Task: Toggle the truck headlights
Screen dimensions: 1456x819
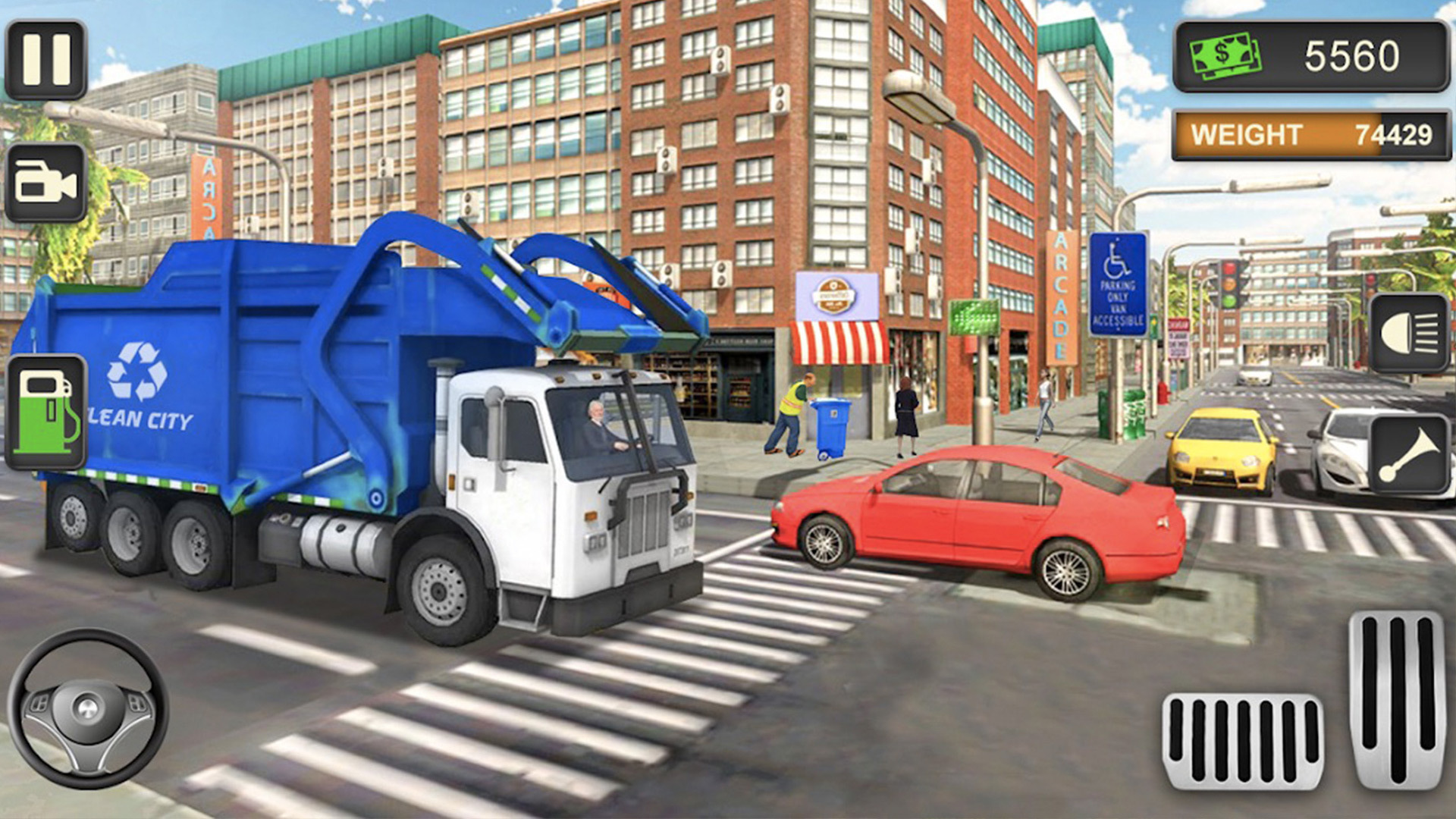Action: coord(1409,334)
